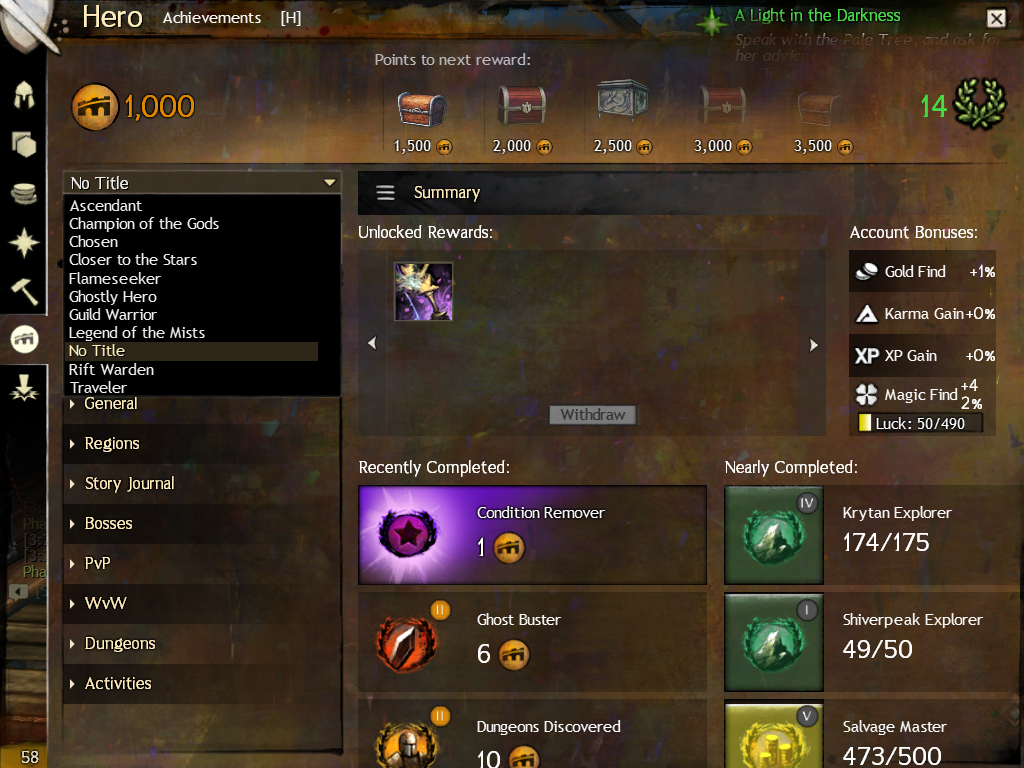Choose the Ascendant title
The width and height of the screenshot is (1024, 768).
(106, 206)
